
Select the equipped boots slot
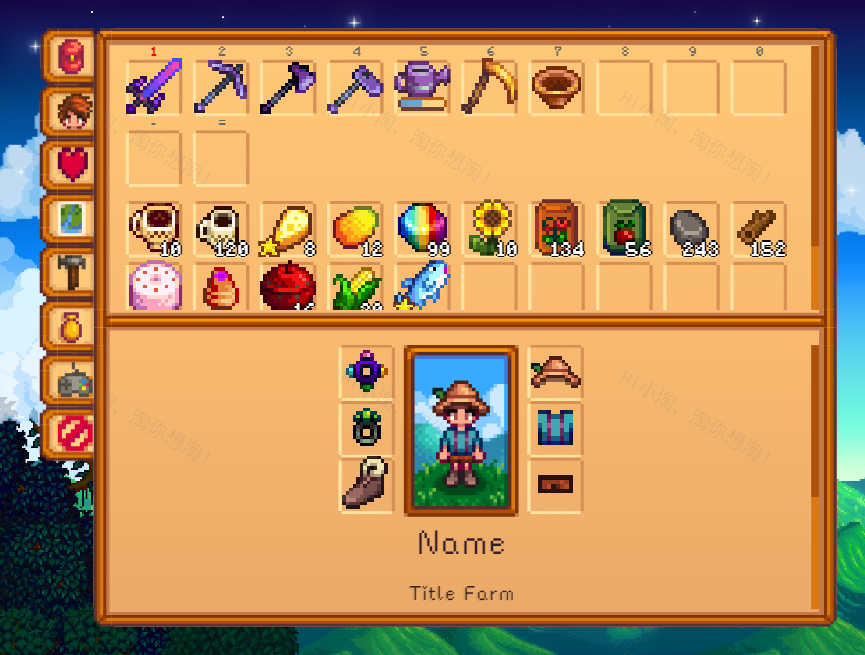tap(367, 485)
